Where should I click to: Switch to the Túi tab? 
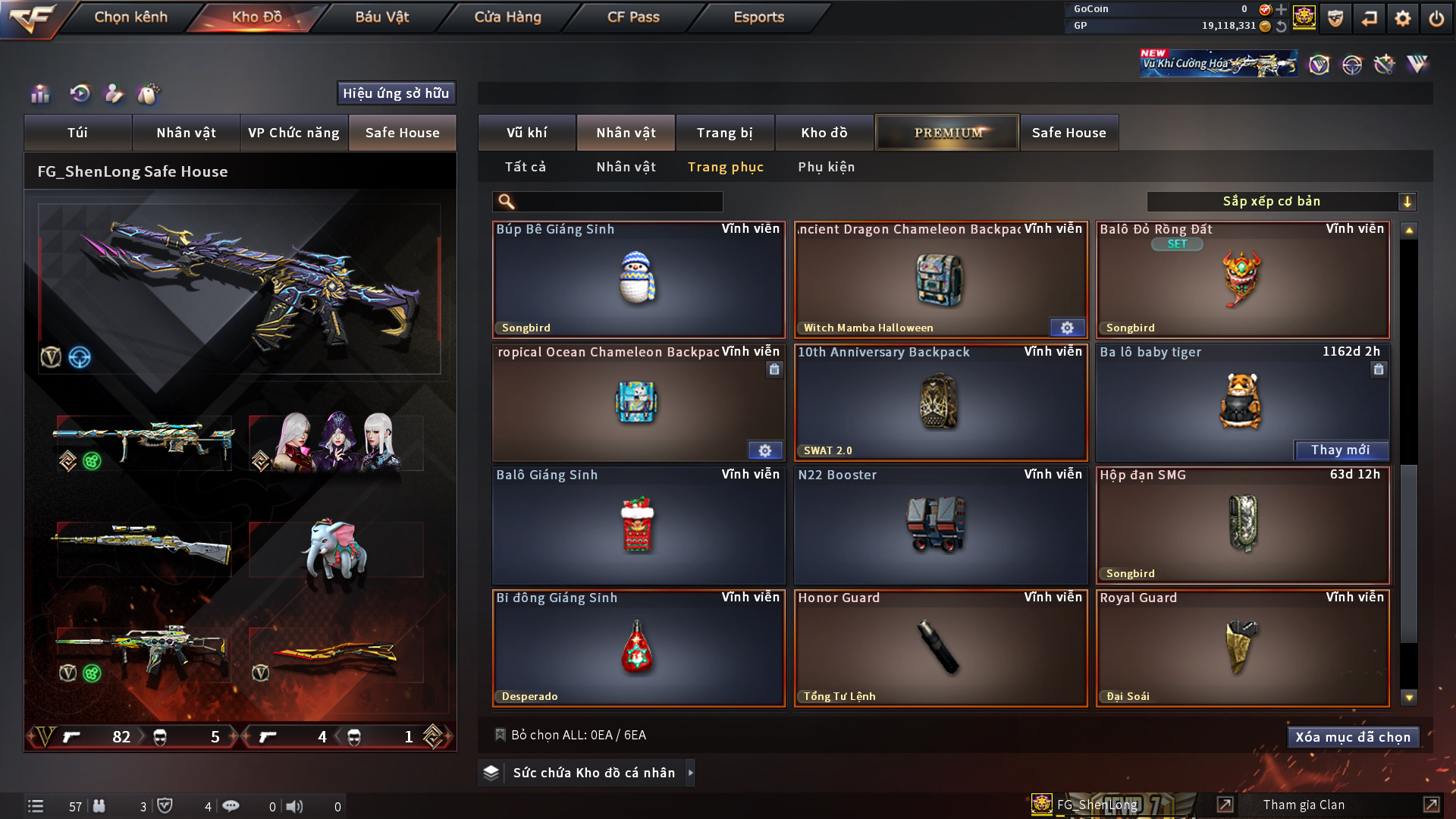pos(77,133)
